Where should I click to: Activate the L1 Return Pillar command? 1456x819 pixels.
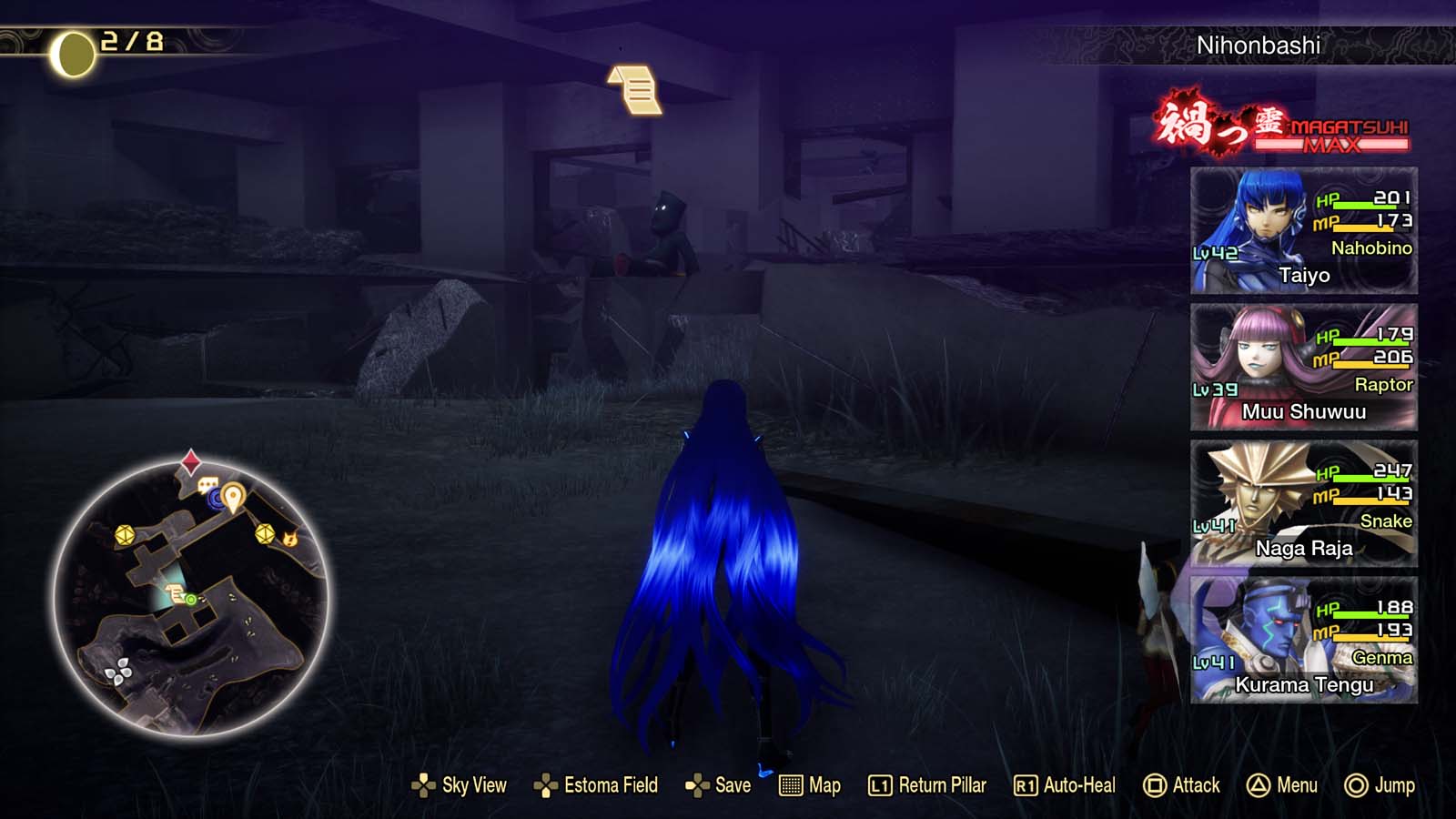[878, 785]
